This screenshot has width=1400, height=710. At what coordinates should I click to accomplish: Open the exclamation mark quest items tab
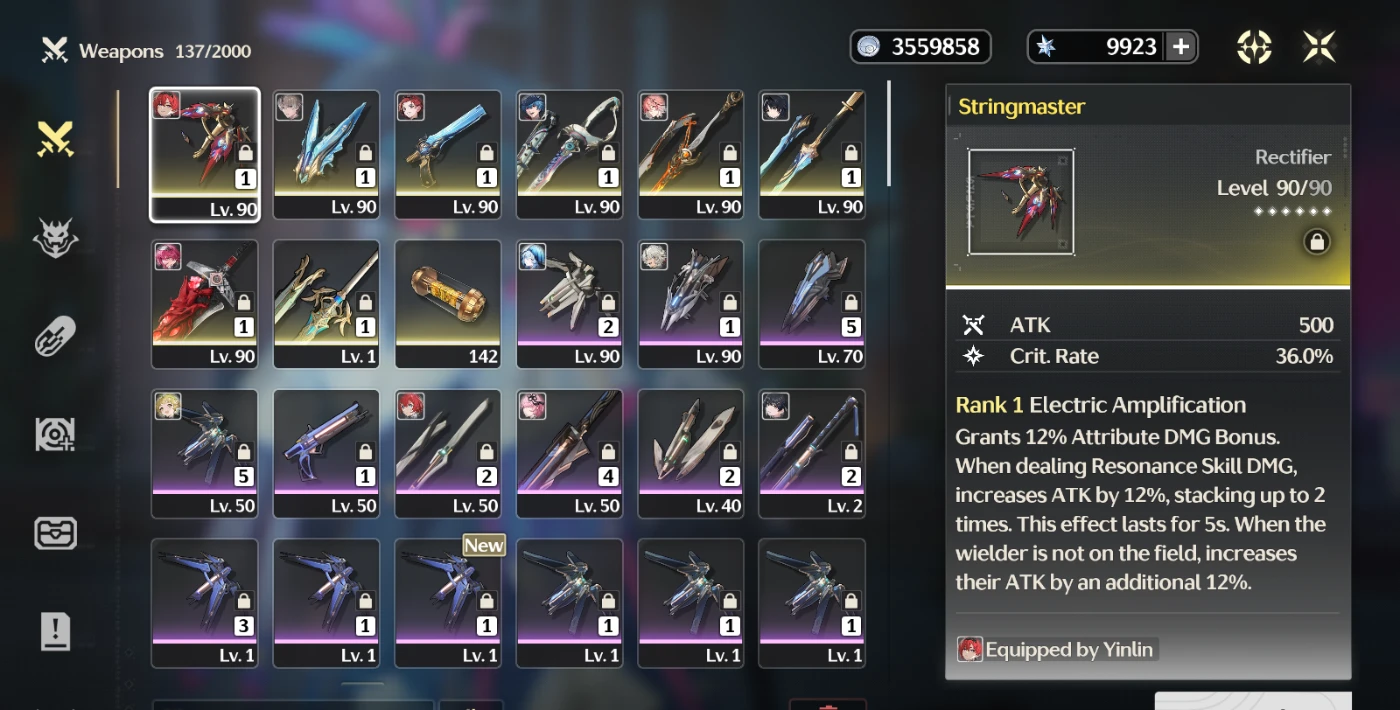pos(55,631)
